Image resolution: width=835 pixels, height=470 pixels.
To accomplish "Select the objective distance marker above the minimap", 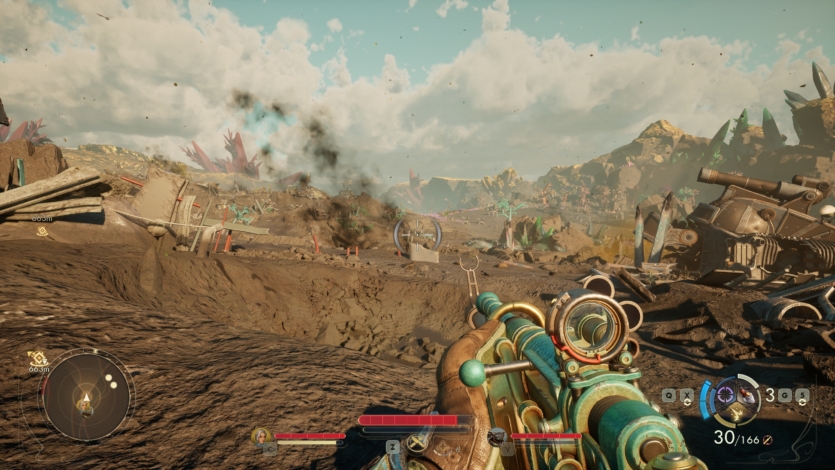I will point(38,359).
